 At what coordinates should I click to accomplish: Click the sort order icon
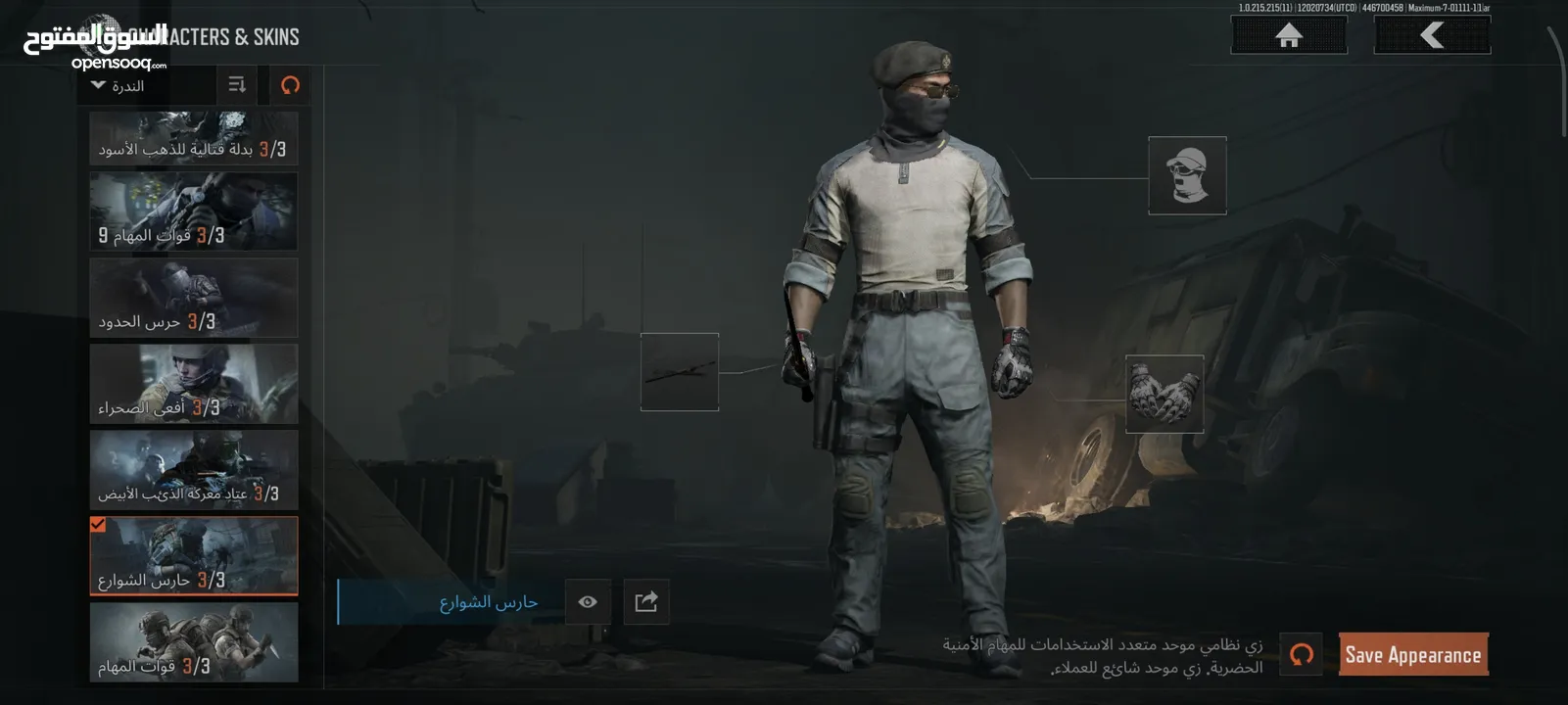click(x=236, y=85)
